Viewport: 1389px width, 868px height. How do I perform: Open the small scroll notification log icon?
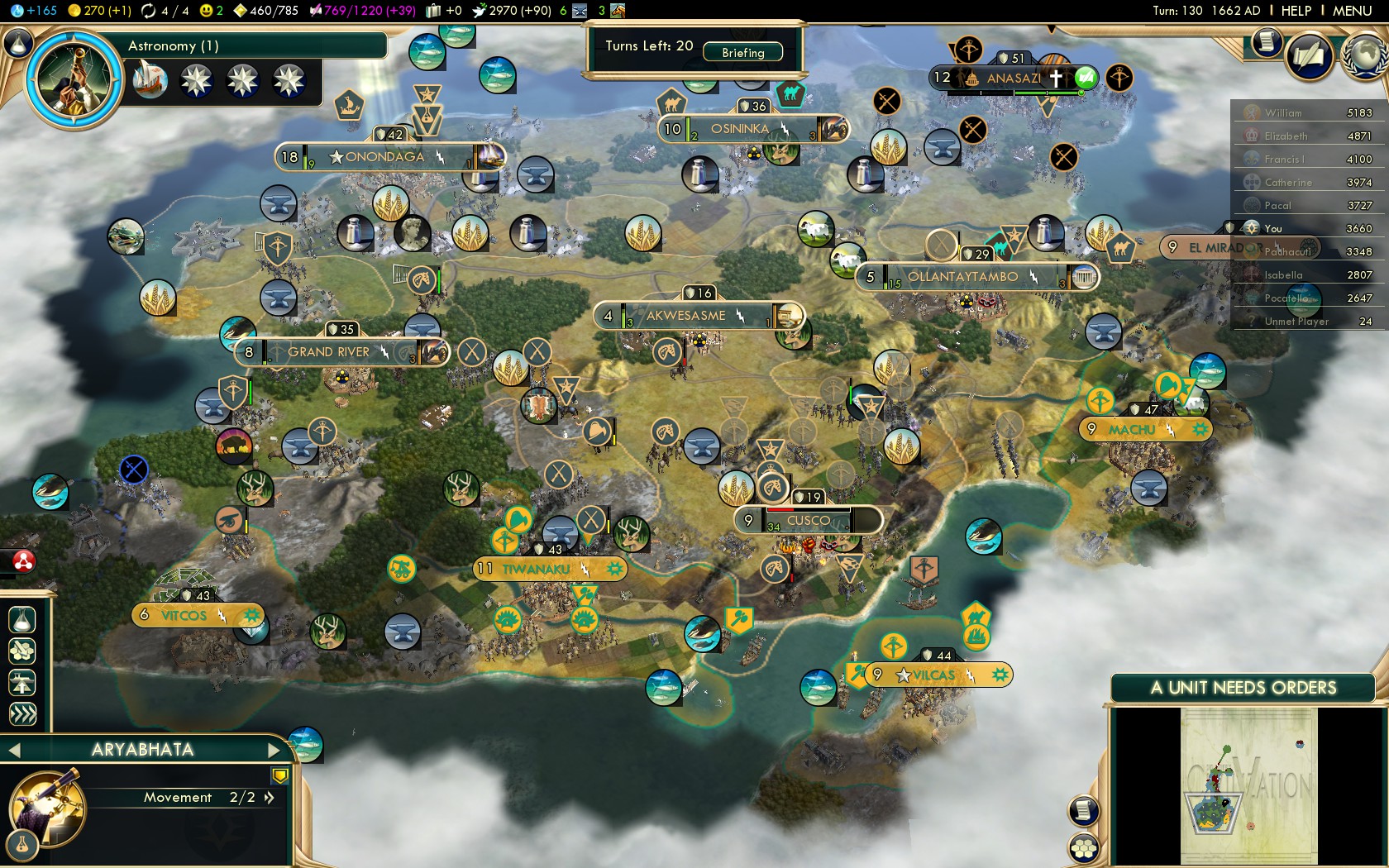pyautogui.click(x=1266, y=41)
